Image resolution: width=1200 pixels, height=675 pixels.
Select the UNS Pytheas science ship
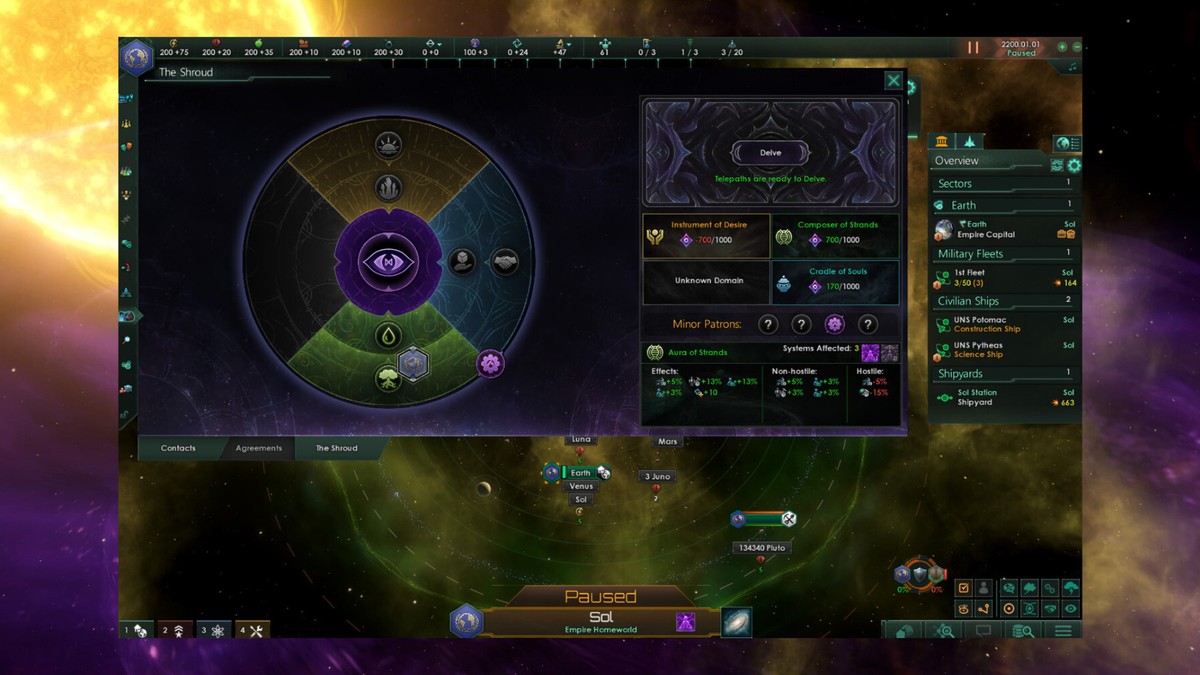point(1005,349)
